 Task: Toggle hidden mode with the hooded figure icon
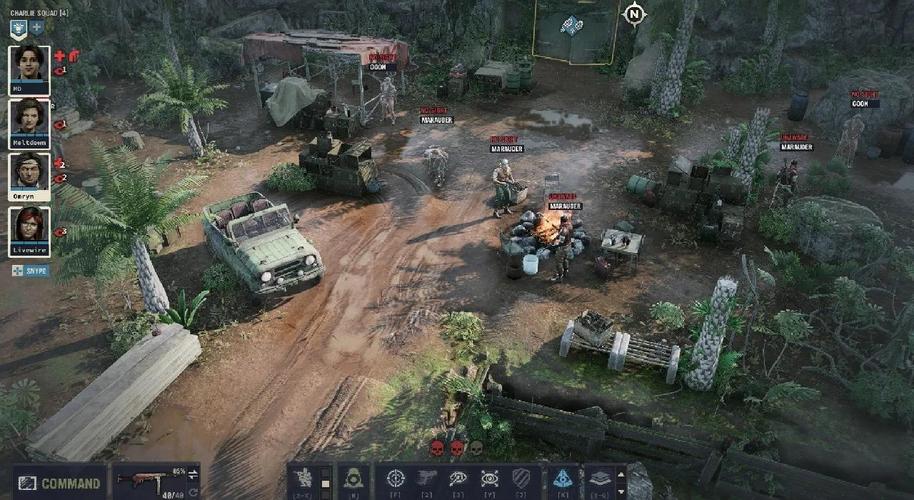point(352,479)
